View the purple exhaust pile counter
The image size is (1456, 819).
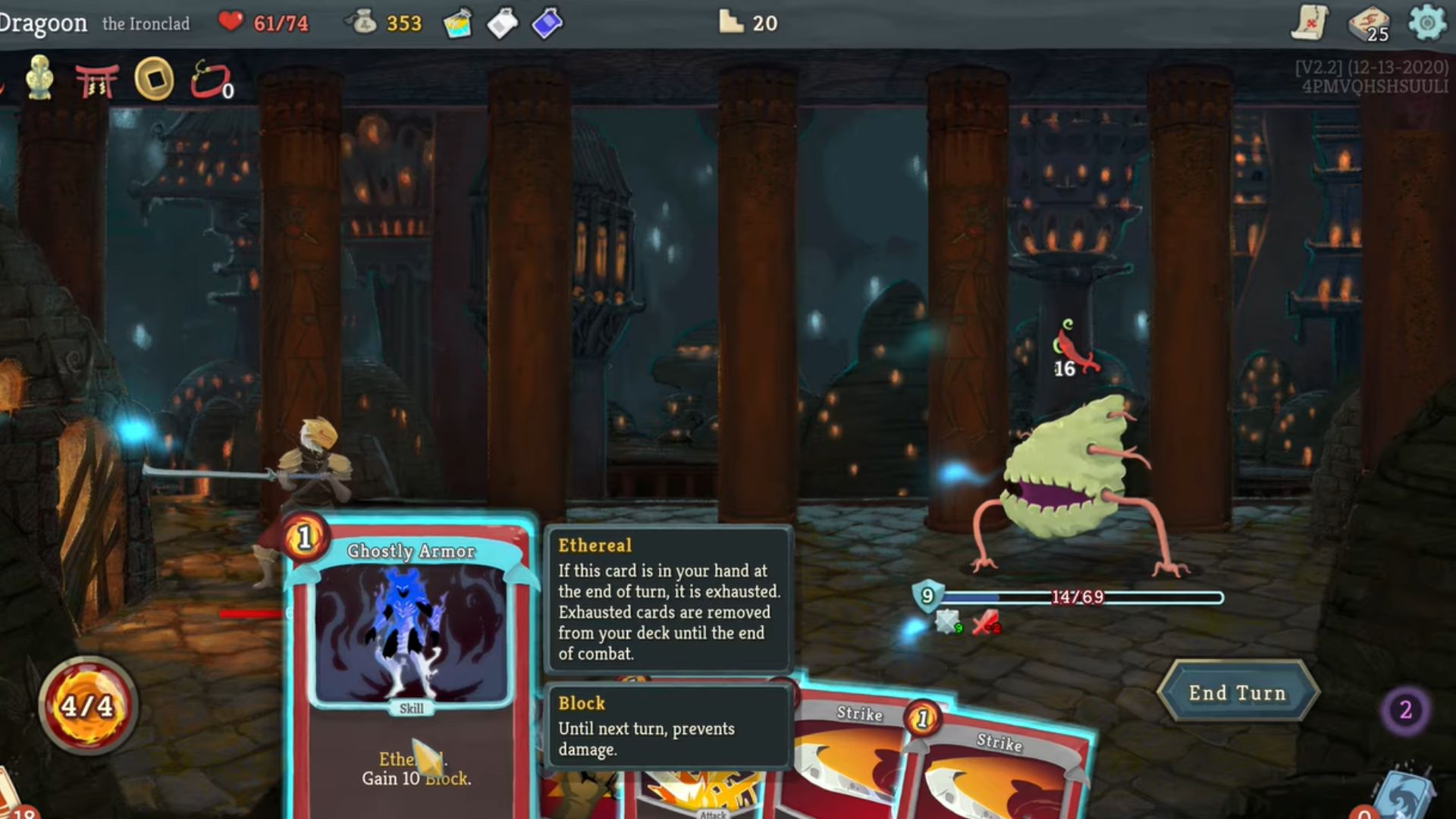tap(1404, 711)
